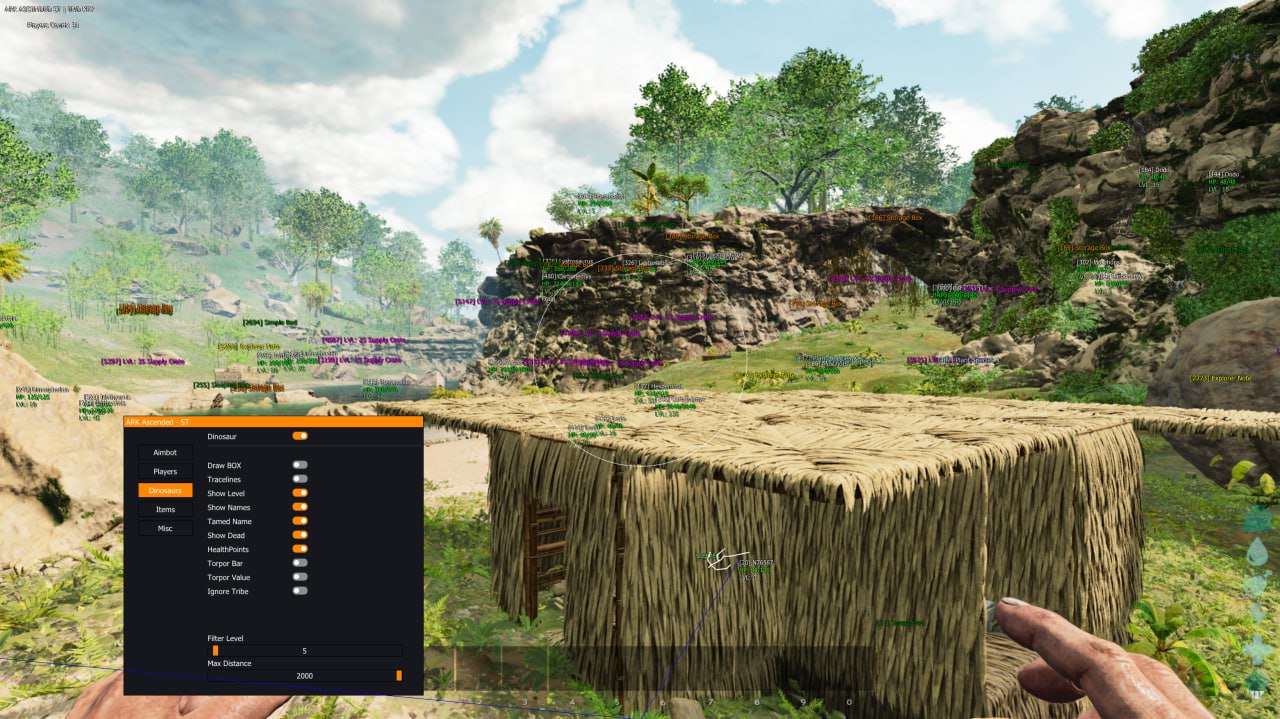This screenshot has width=1280, height=719.
Task: Toggle the Dinosaur master switch
Action: pos(300,436)
